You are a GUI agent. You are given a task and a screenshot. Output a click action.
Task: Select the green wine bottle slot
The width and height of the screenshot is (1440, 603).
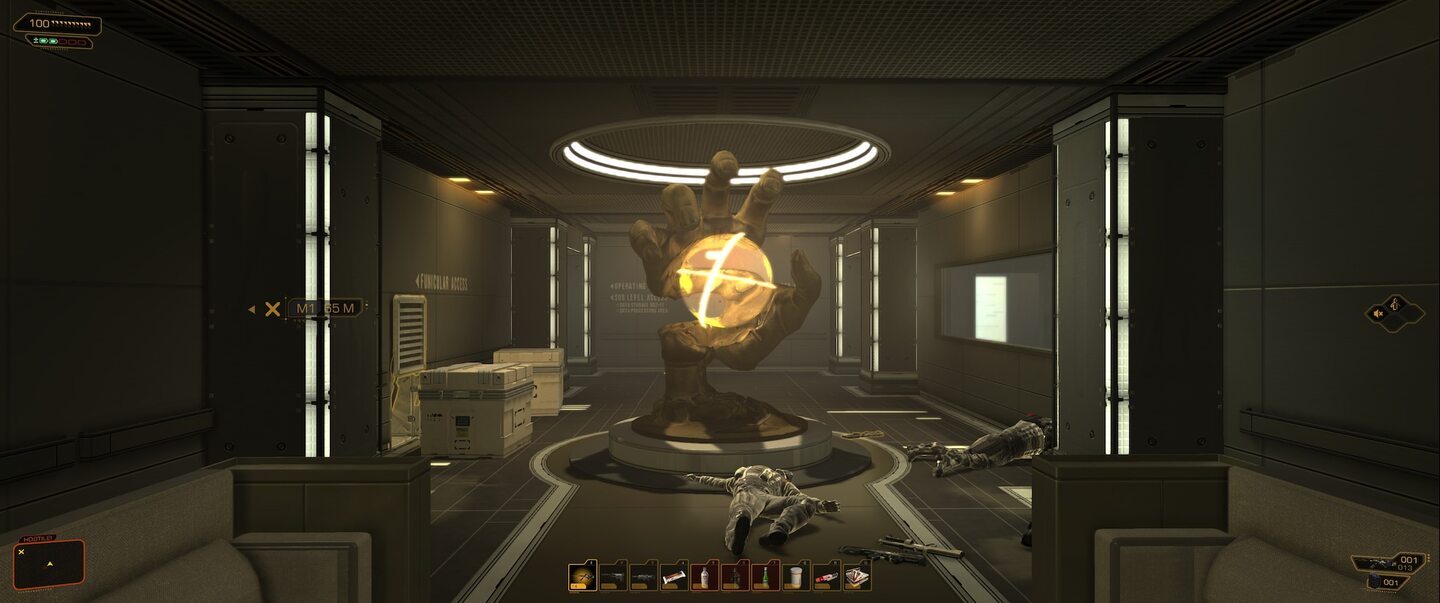coord(765,577)
